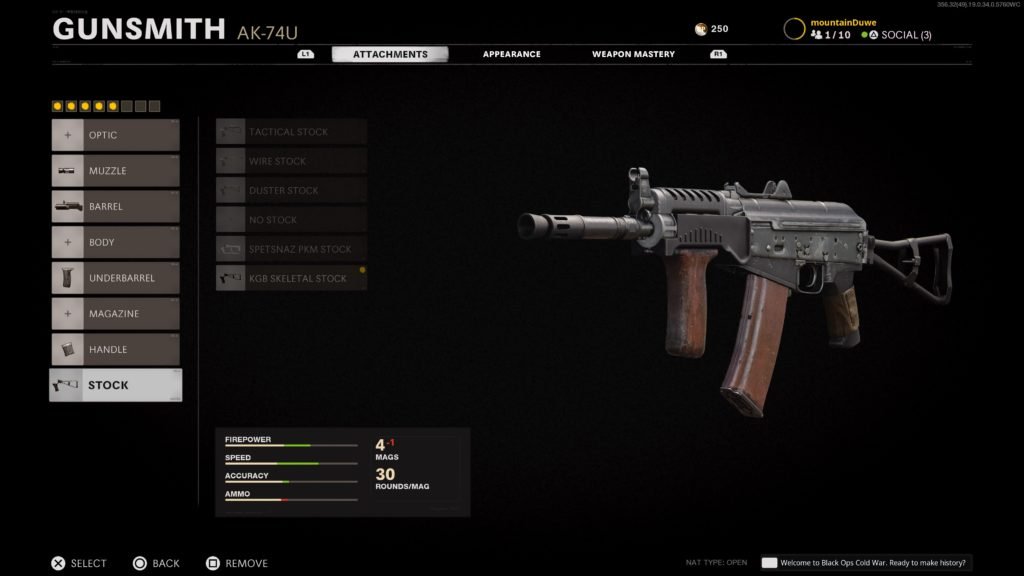
Task: Select the Barrel attachment category
Action: pos(115,207)
